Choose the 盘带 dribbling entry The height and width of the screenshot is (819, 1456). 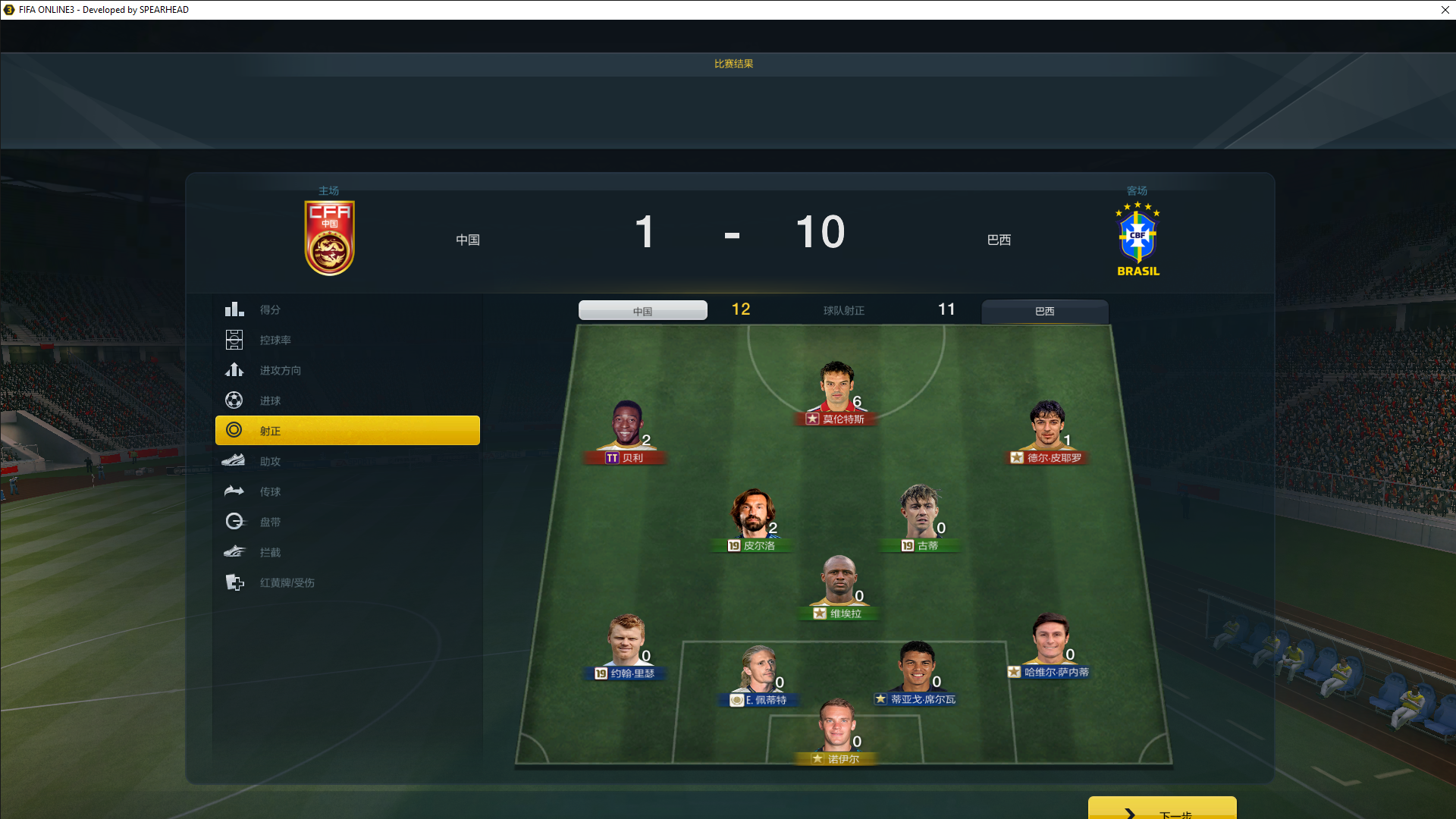point(270,522)
